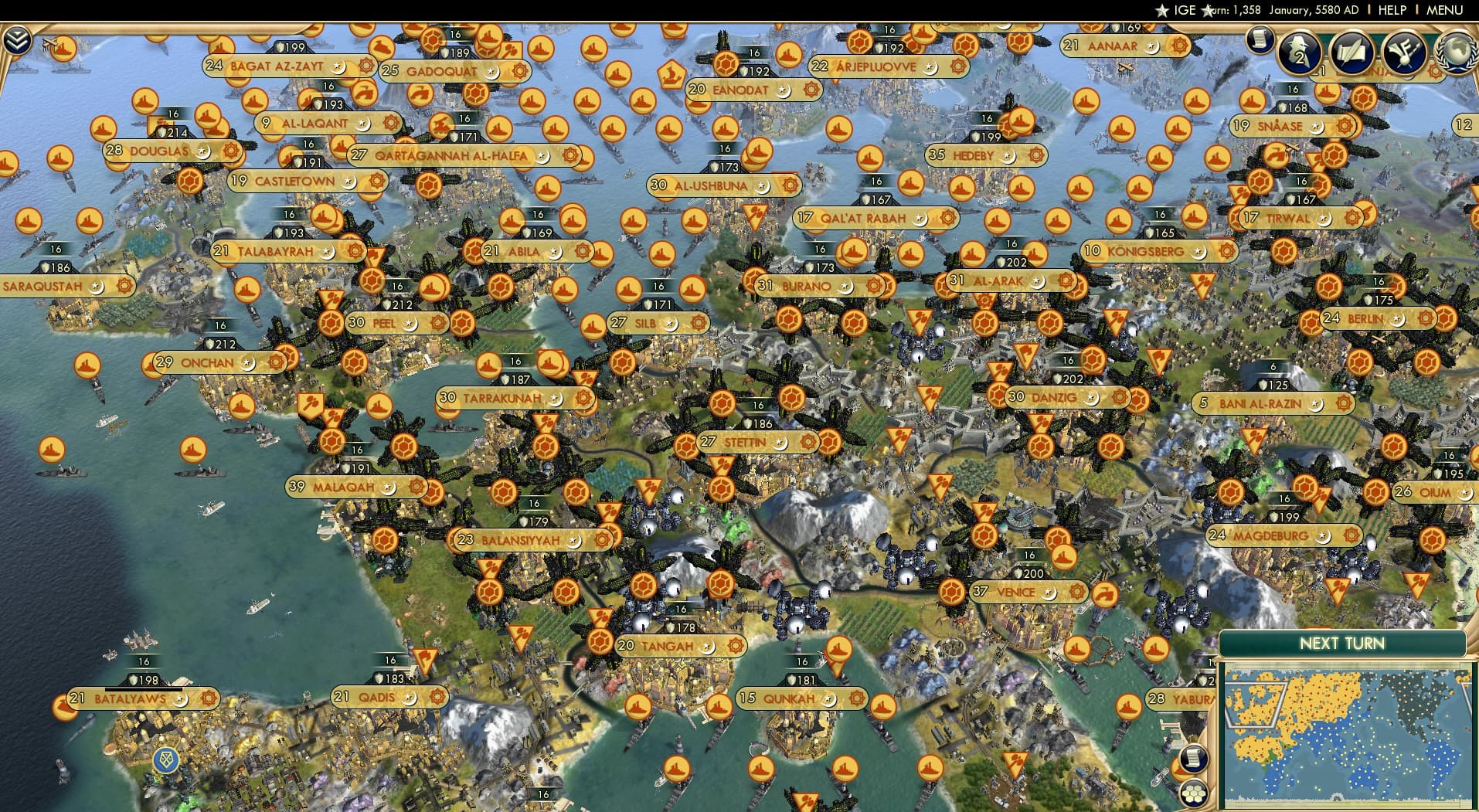Screen dimensions: 1479x812
Task: Click the production gear on Magdeburg's banner
Action: click(1351, 535)
